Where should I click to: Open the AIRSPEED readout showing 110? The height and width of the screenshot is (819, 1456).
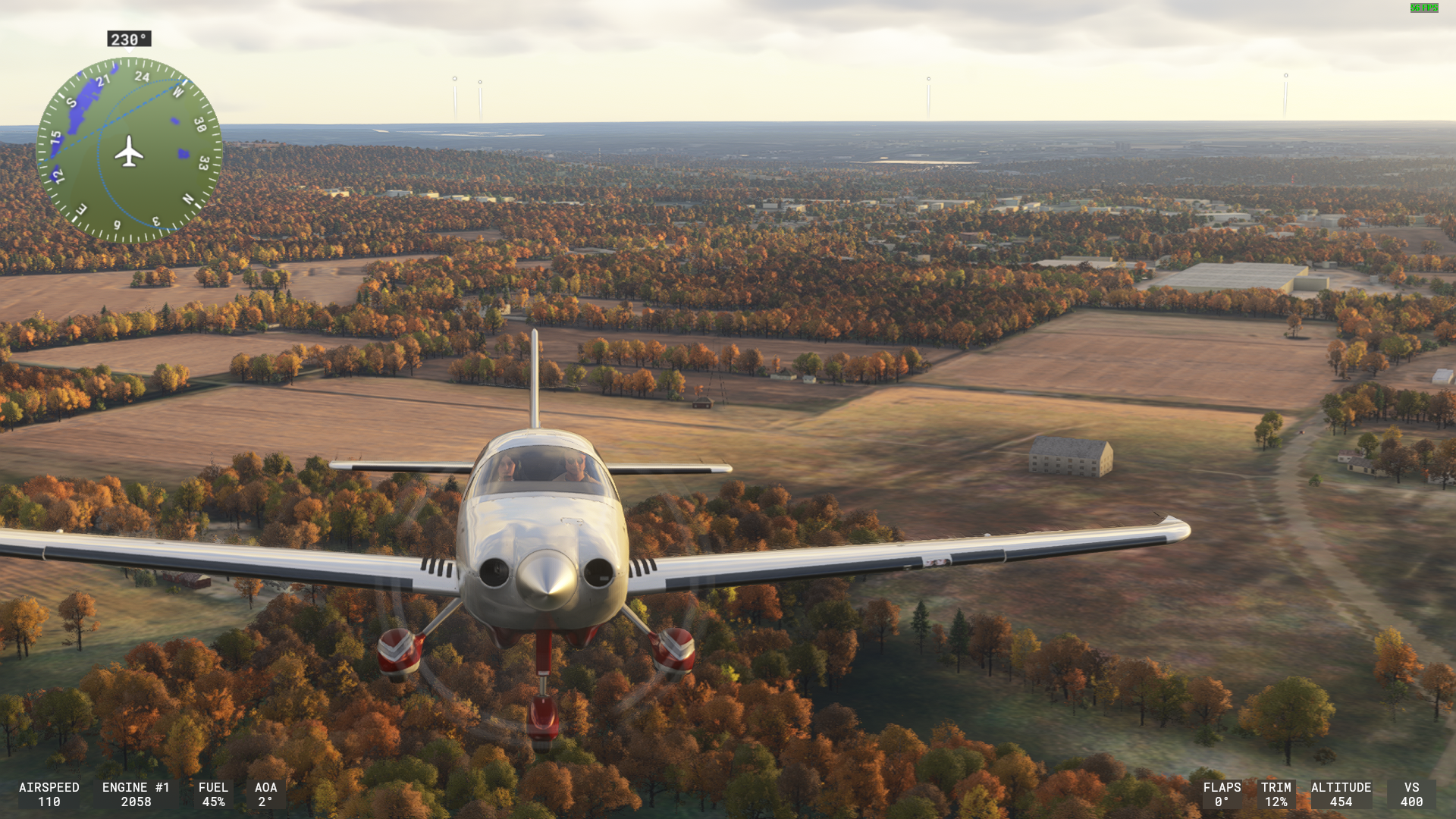click(49, 794)
